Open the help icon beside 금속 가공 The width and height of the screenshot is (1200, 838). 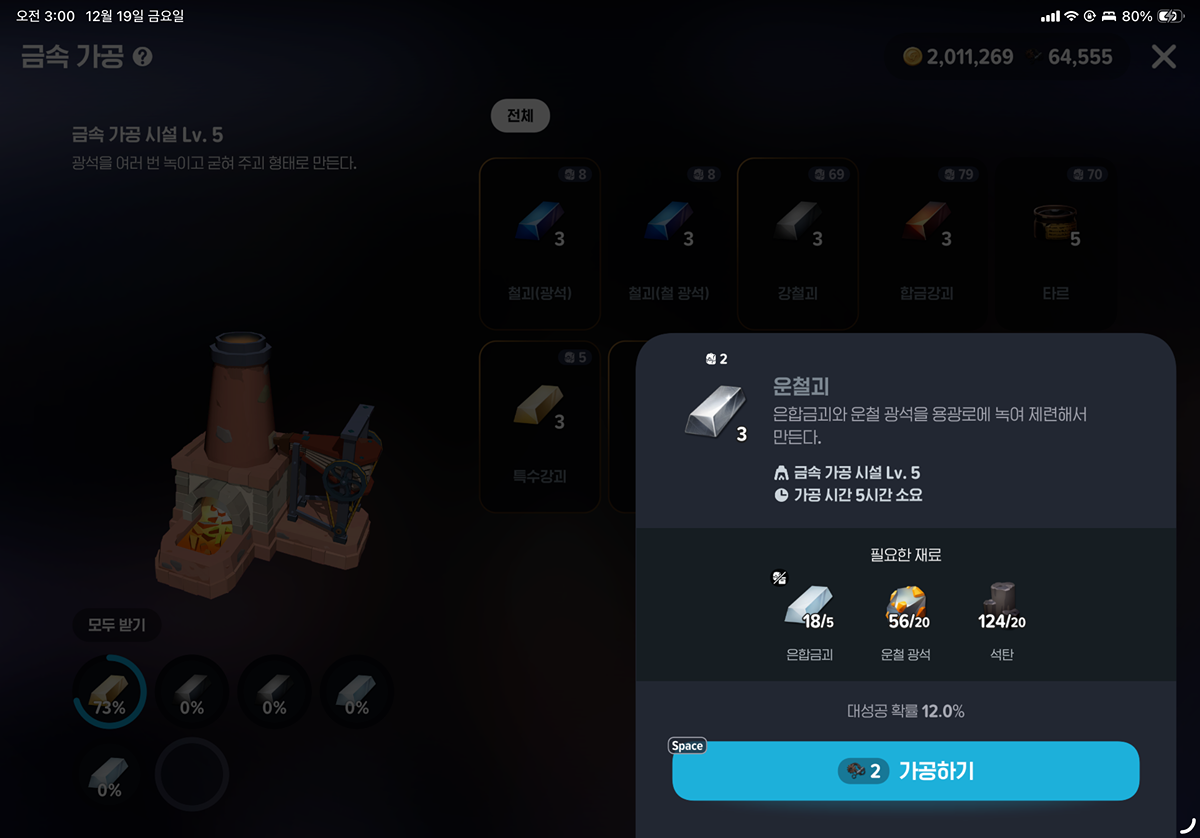[x=143, y=57]
